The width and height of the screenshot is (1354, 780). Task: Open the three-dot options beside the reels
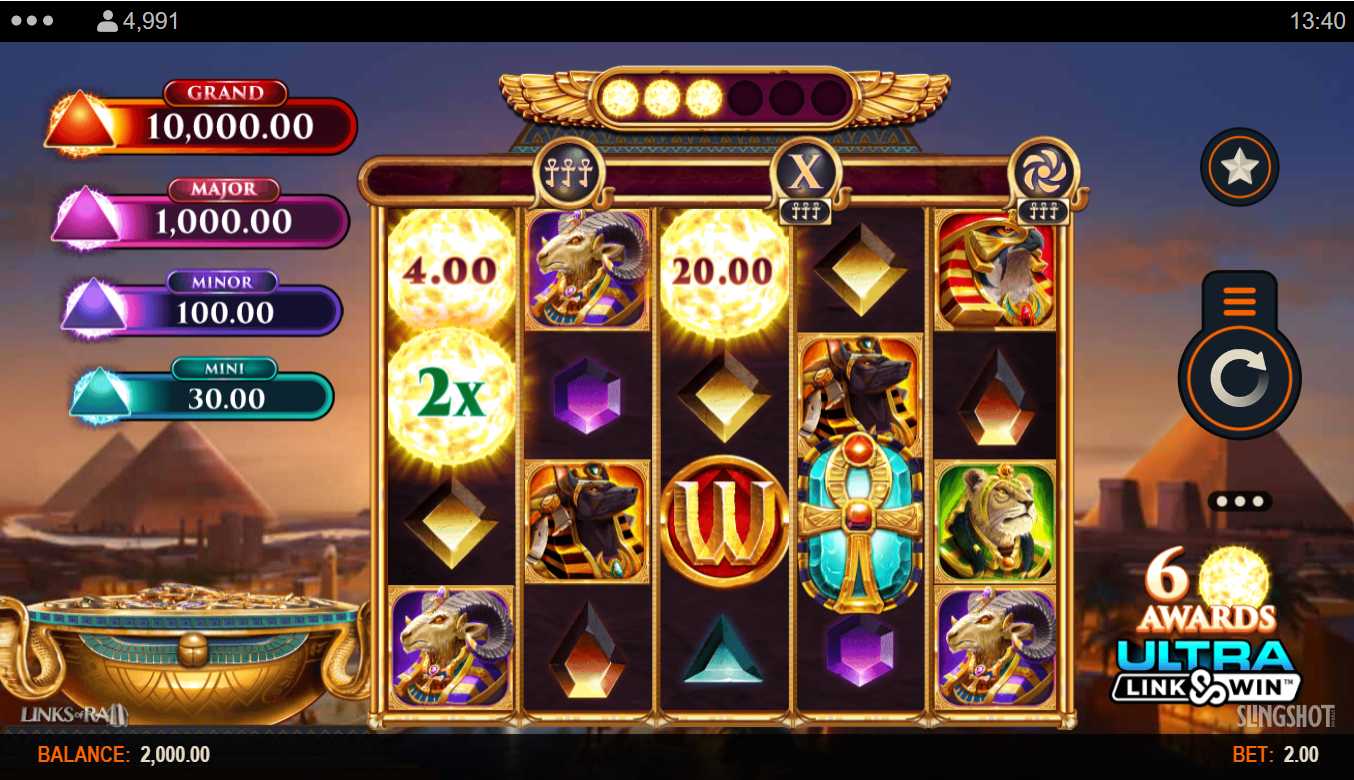[1240, 501]
